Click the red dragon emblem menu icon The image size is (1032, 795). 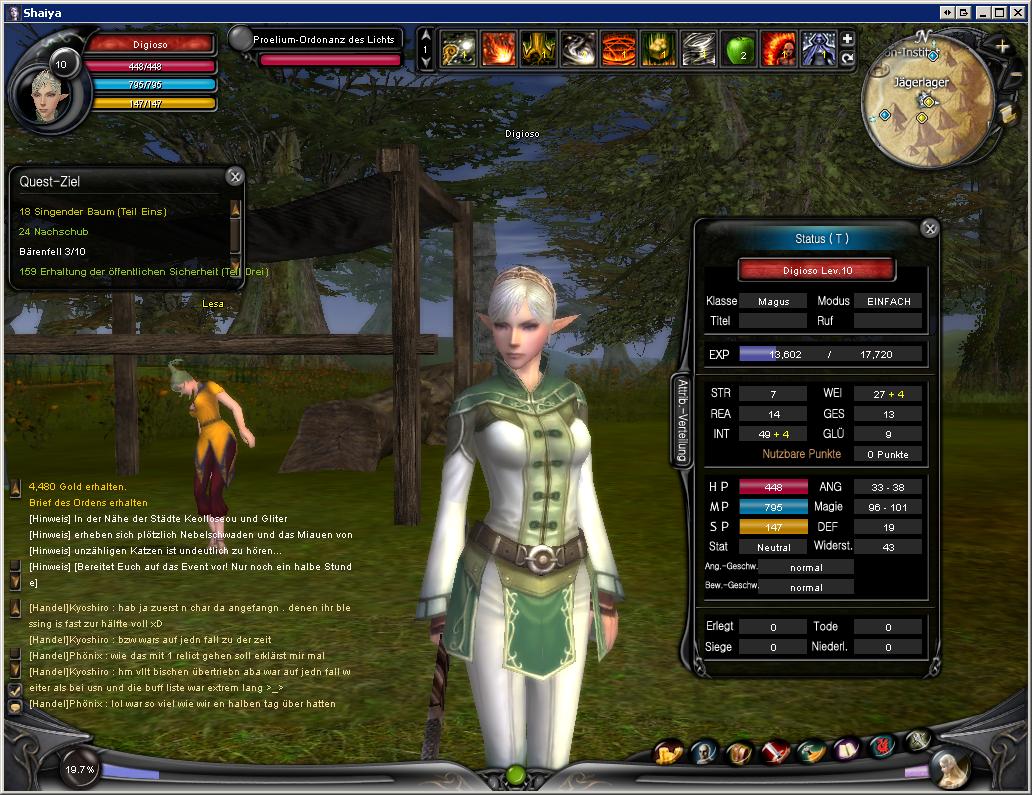[881, 748]
